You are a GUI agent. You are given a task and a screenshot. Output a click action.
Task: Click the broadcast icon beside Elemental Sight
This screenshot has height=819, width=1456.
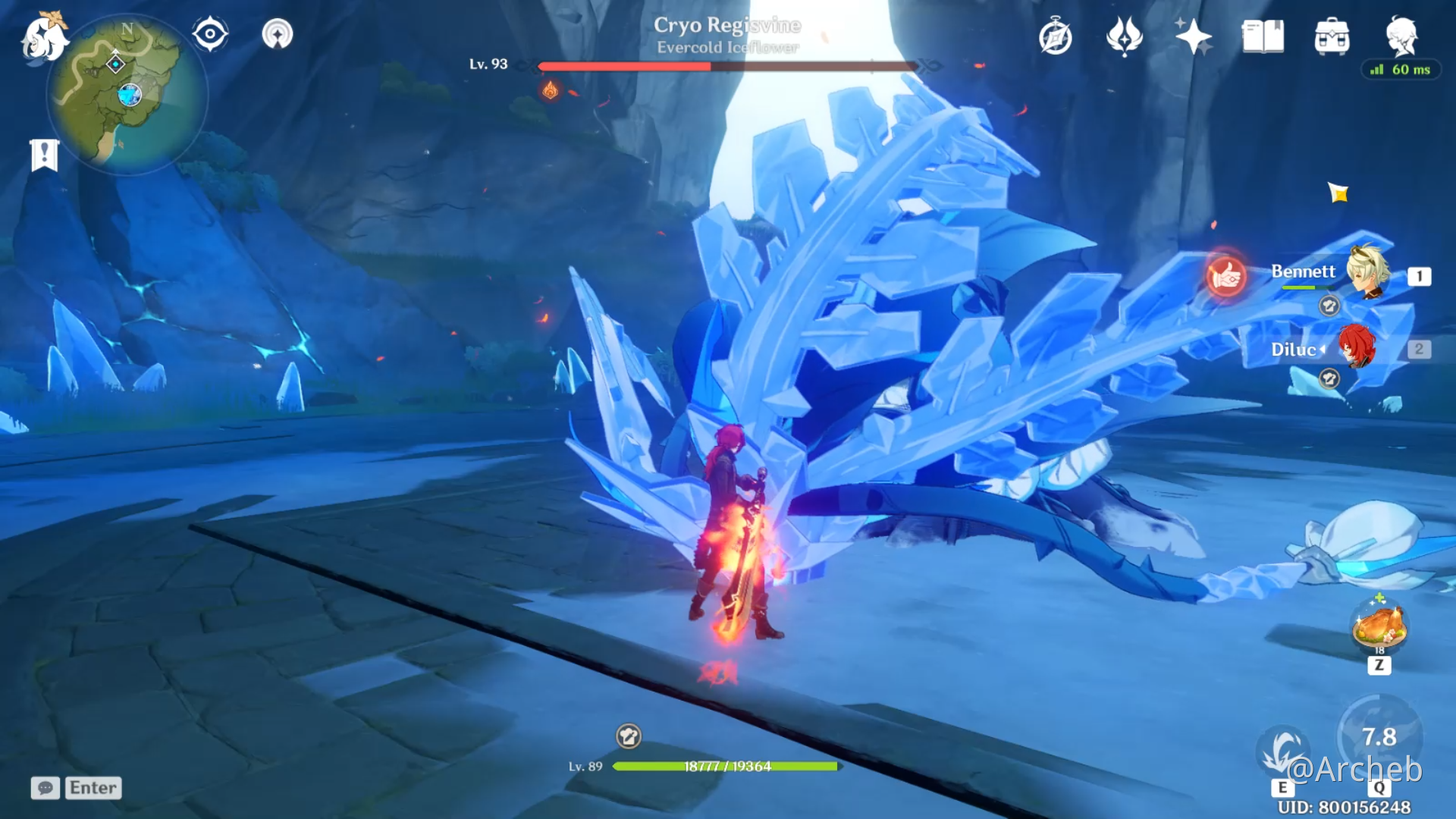tap(278, 34)
